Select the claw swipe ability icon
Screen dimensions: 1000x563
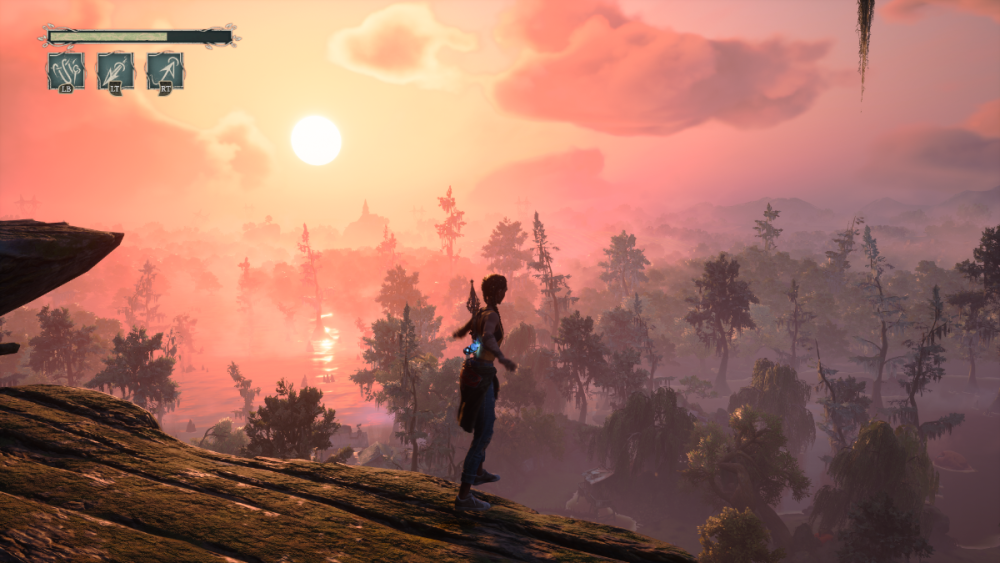point(66,71)
